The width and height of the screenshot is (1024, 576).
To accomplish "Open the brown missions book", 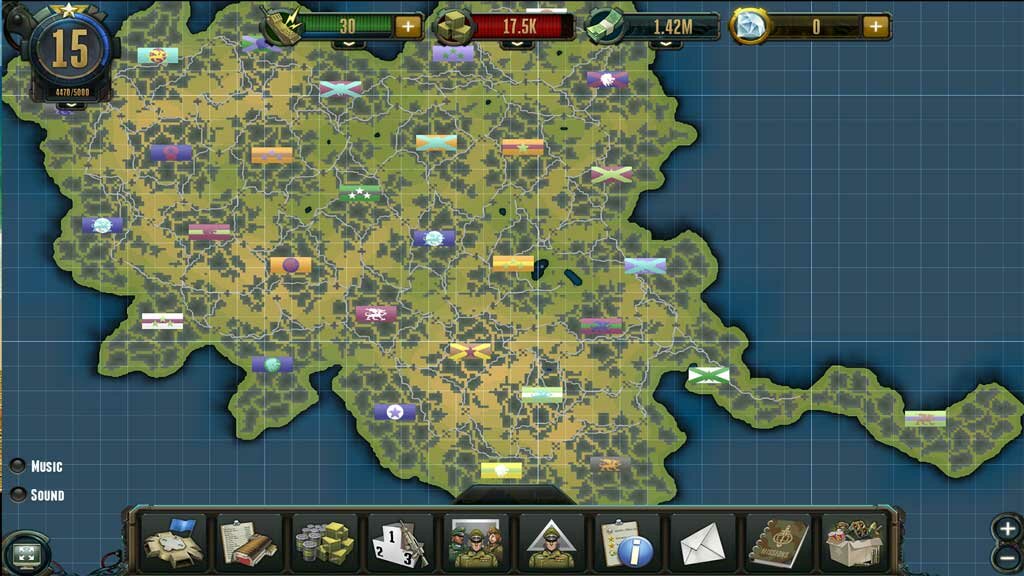I will pyautogui.click(x=777, y=543).
